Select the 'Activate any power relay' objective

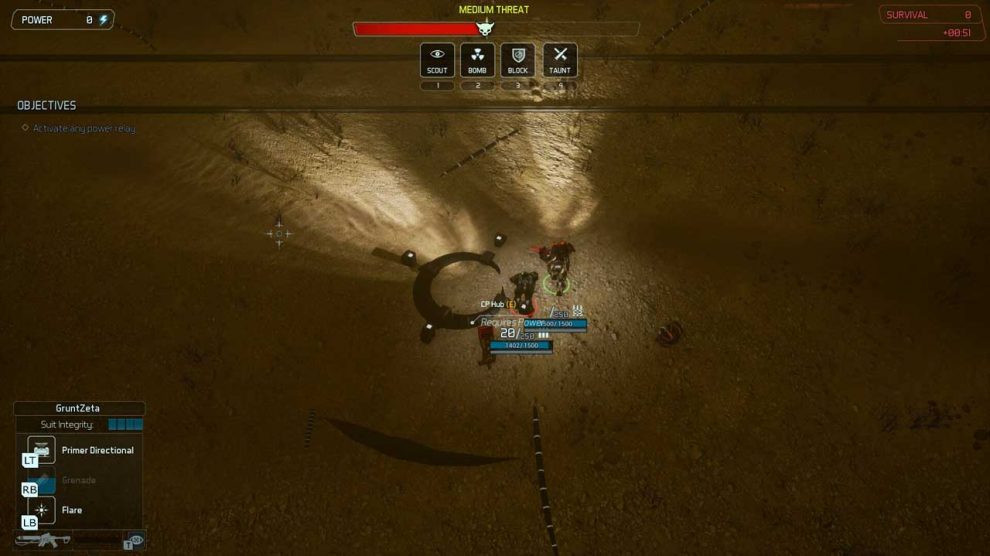(x=83, y=128)
